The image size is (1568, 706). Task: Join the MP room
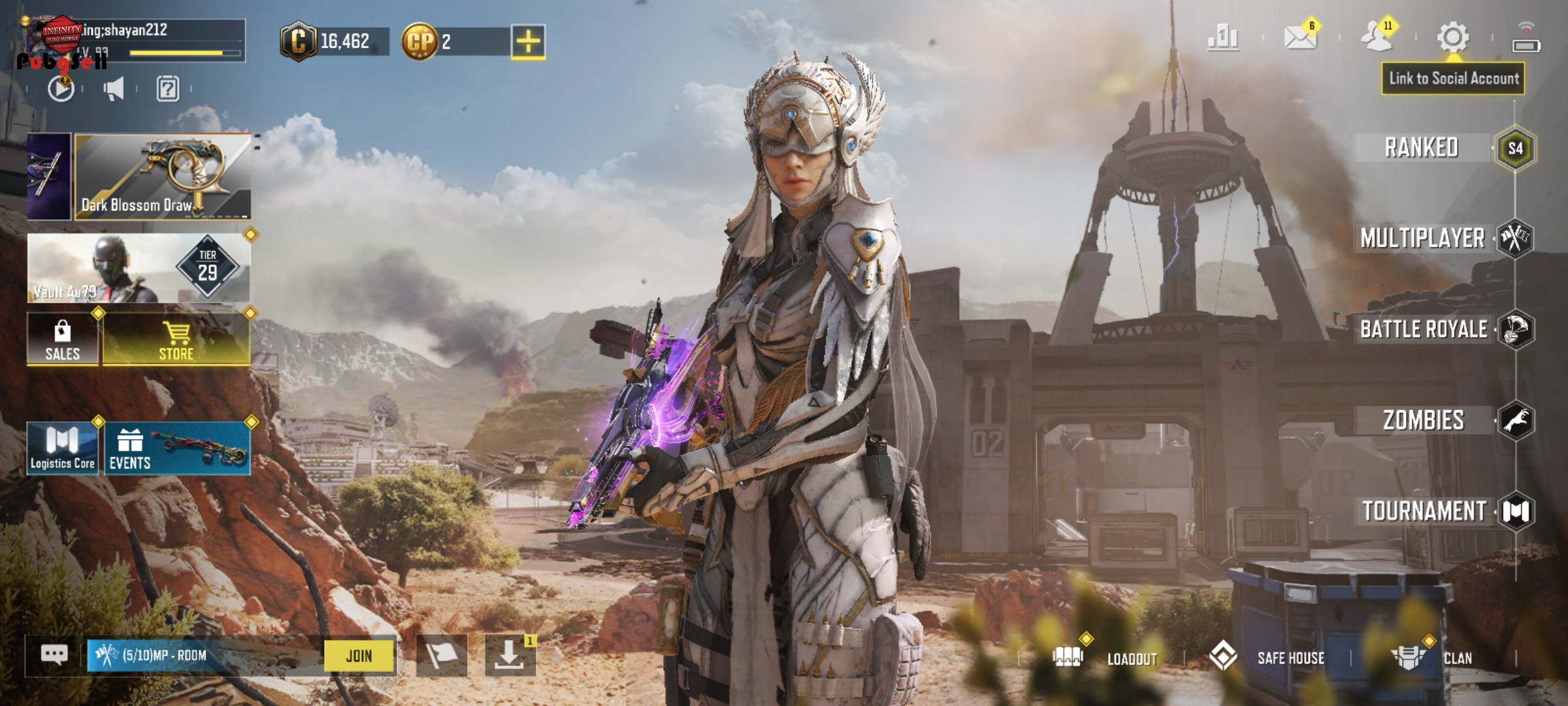click(x=359, y=656)
